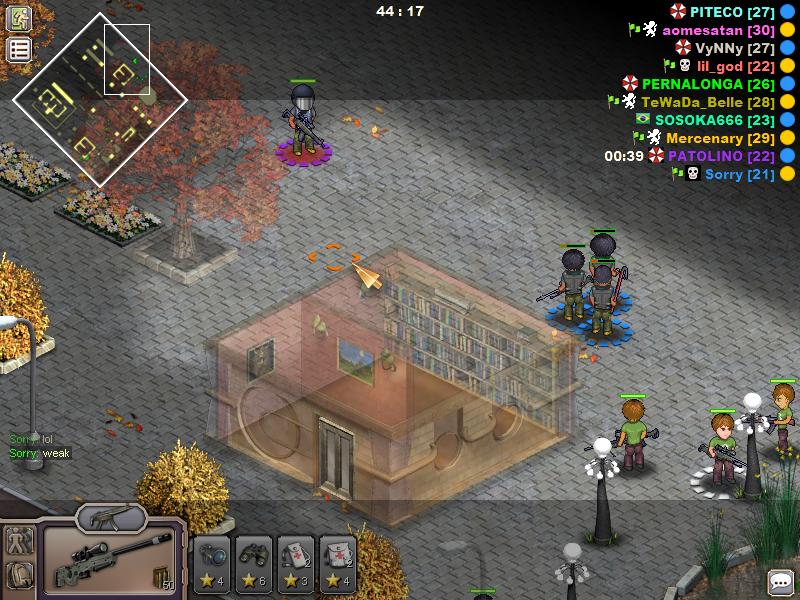Open the chat speech bubble button
800x600 pixels.
coord(781,582)
